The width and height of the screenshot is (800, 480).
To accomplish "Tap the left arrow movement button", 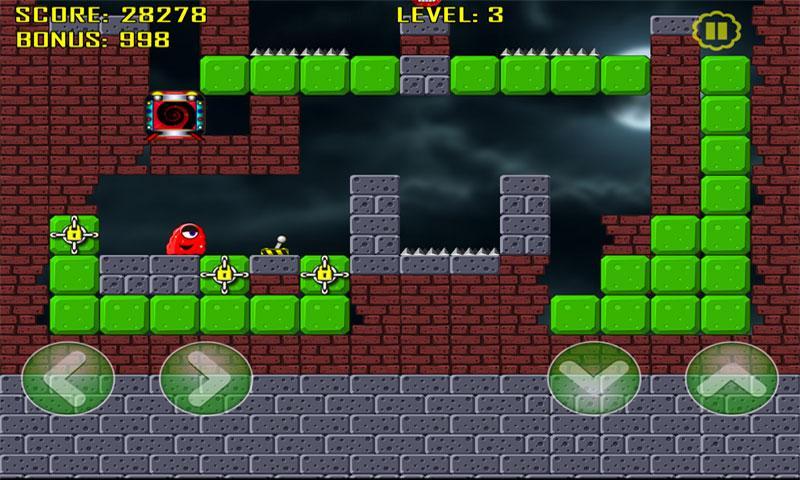I will [x=67, y=381].
